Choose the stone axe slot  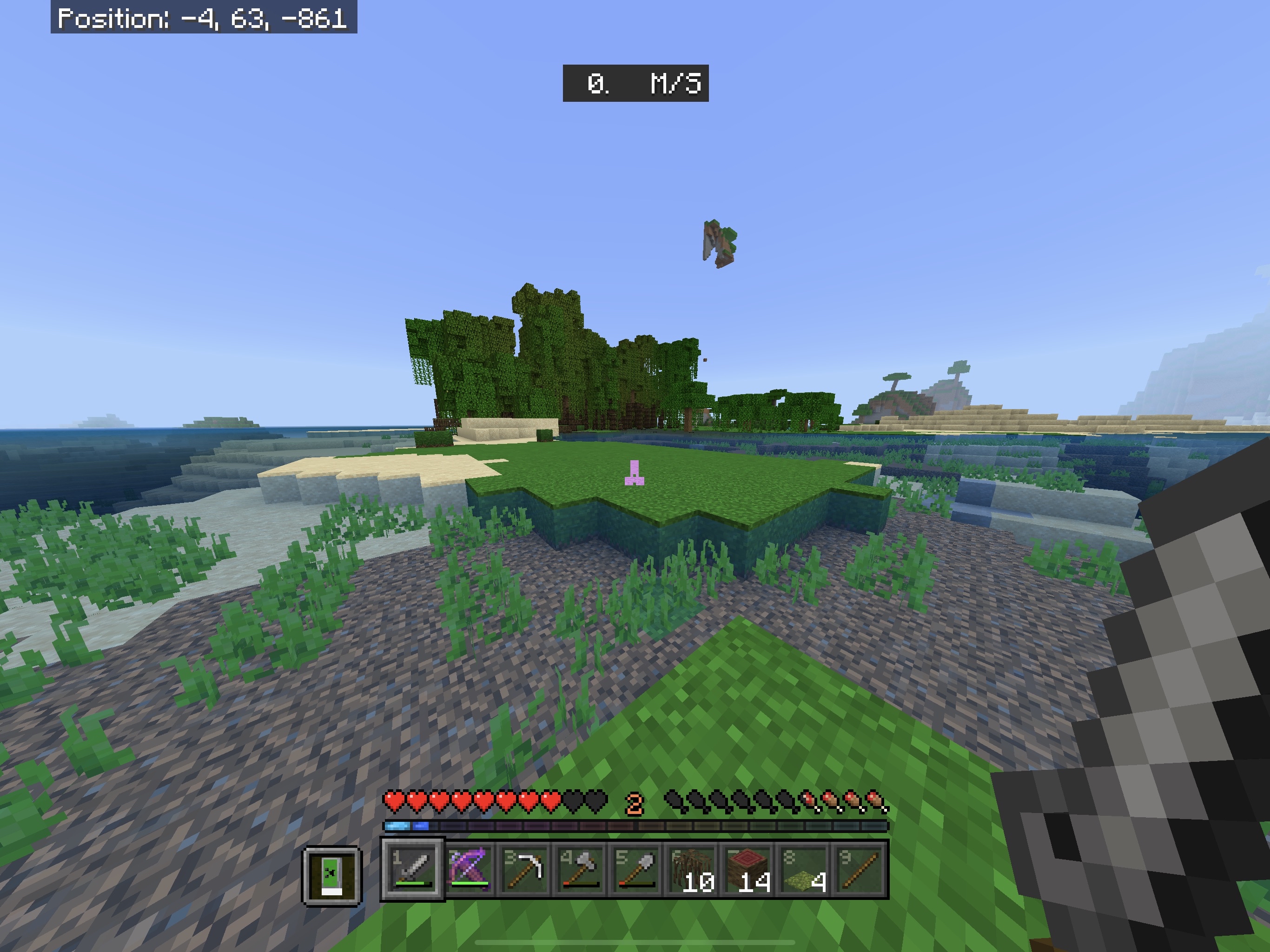(580, 869)
